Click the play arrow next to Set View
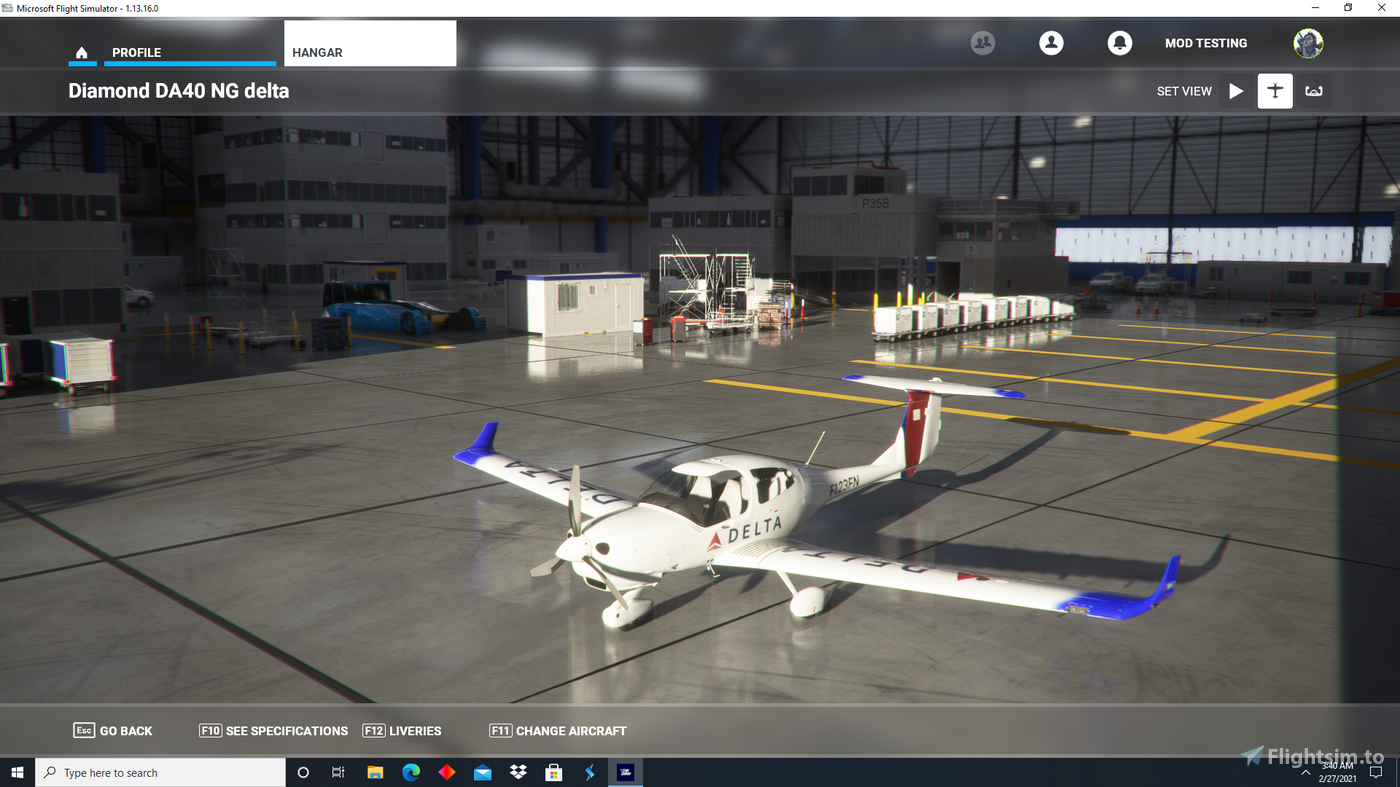The height and width of the screenshot is (787, 1400). (x=1235, y=90)
